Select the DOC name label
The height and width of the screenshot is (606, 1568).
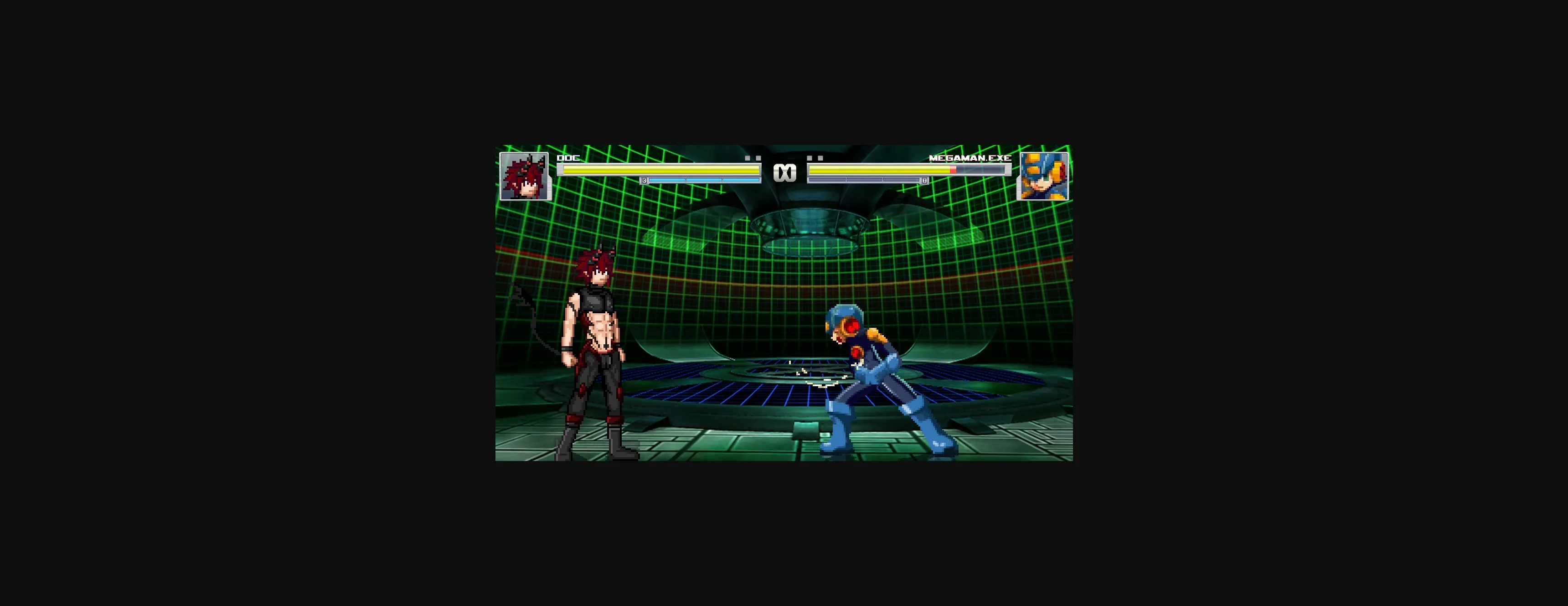tap(567, 158)
